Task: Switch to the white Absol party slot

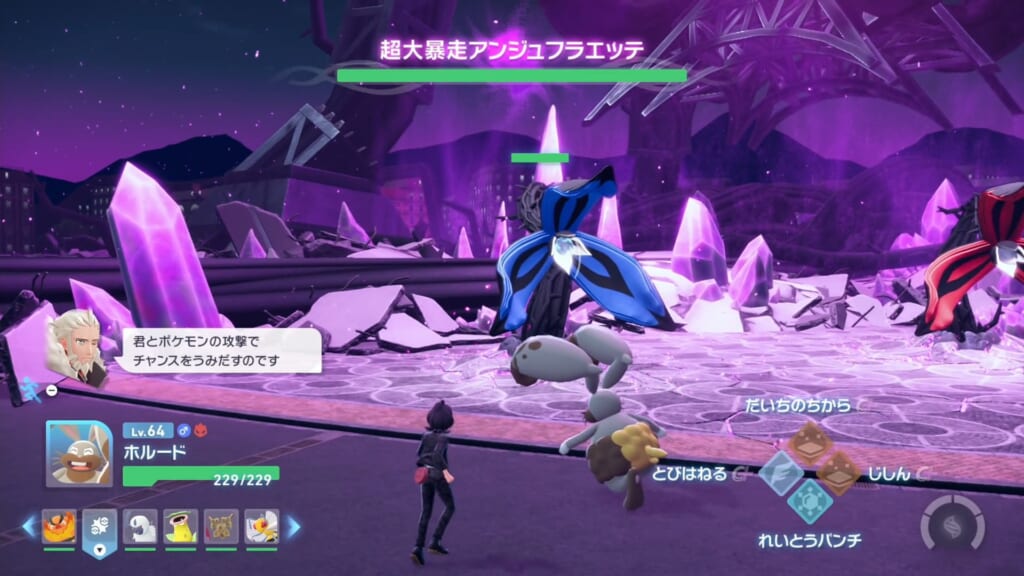Action: [x=140, y=526]
